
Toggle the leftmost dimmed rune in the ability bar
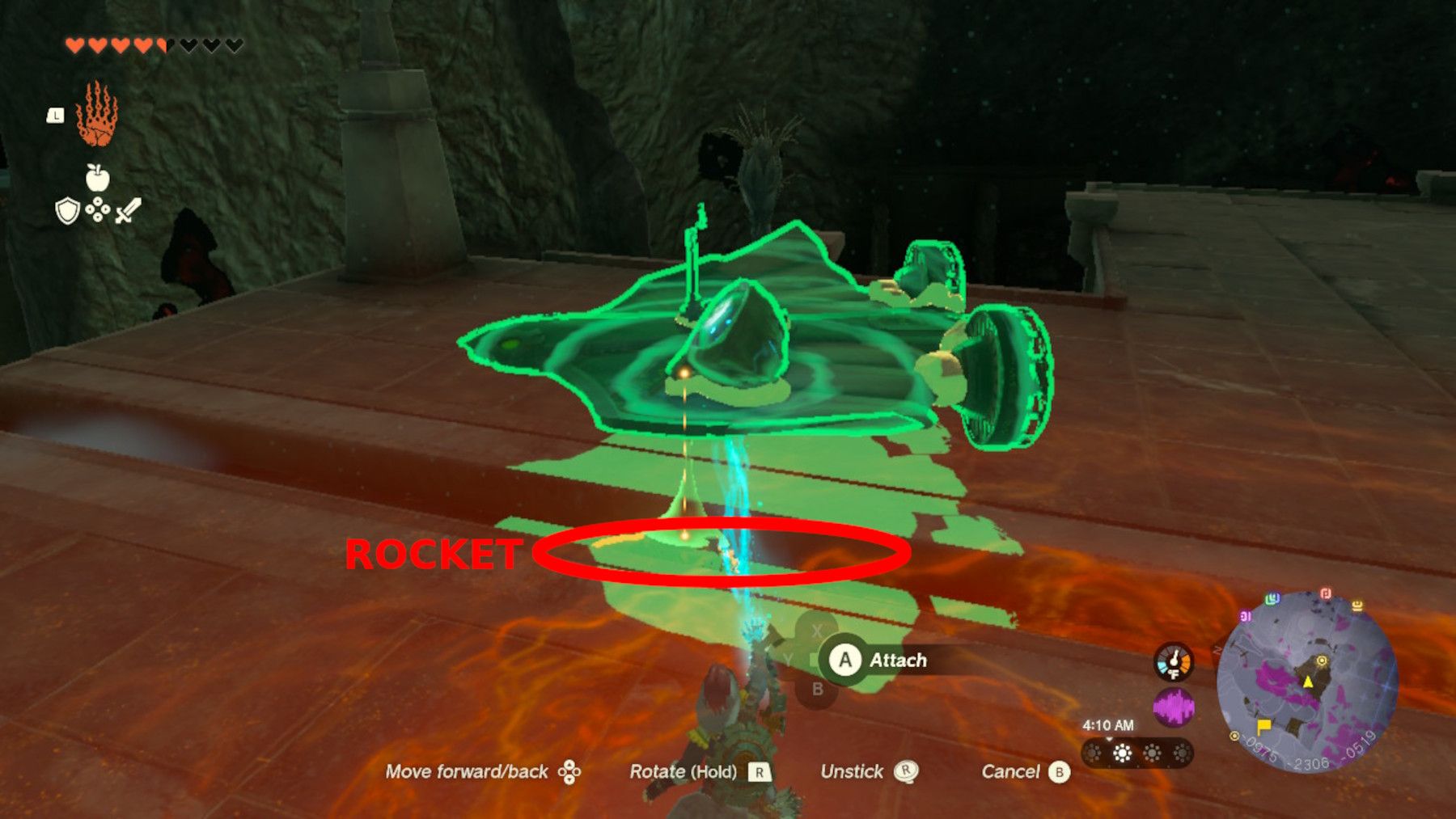1092,754
